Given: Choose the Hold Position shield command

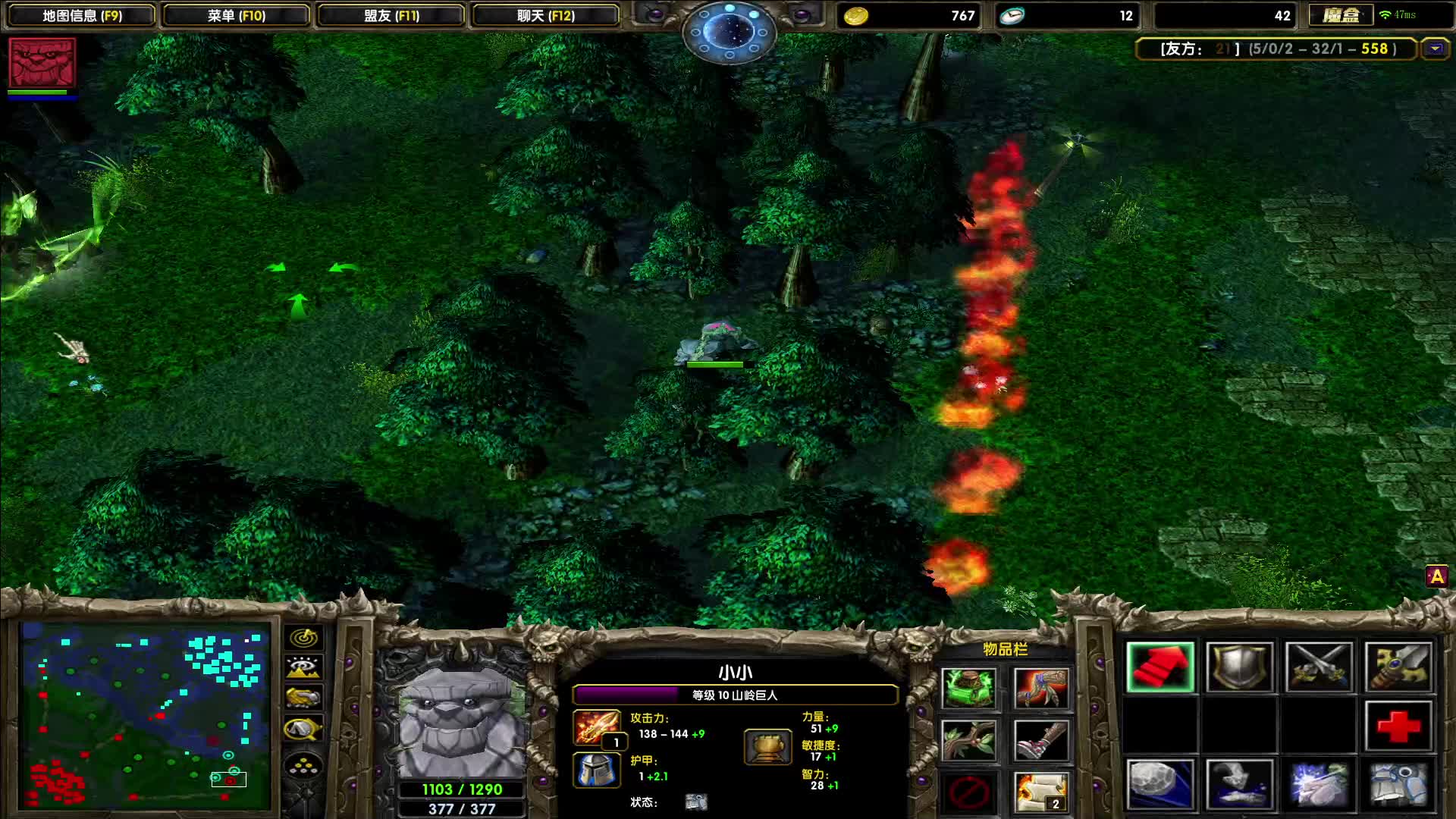Looking at the screenshot, I should point(1239,667).
